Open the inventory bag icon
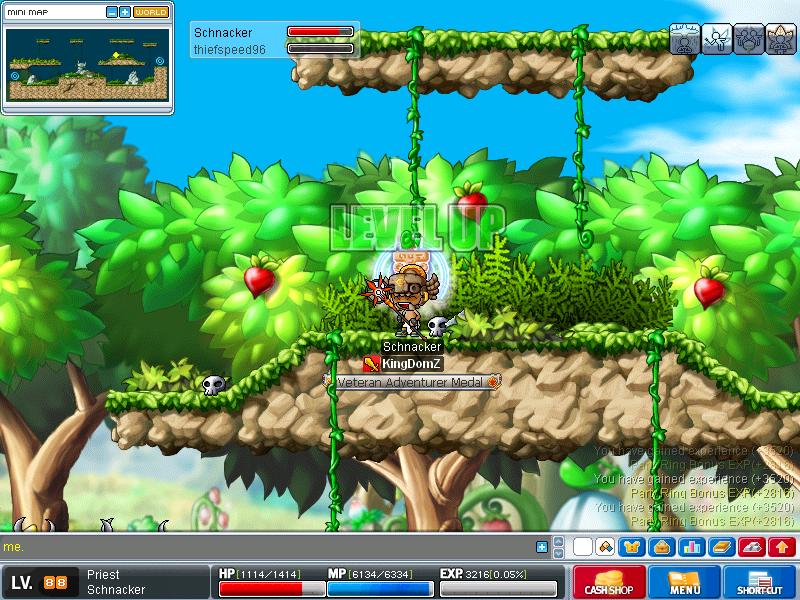This screenshot has width=800, height=600. pyautogui.click(x=661, y=547)
